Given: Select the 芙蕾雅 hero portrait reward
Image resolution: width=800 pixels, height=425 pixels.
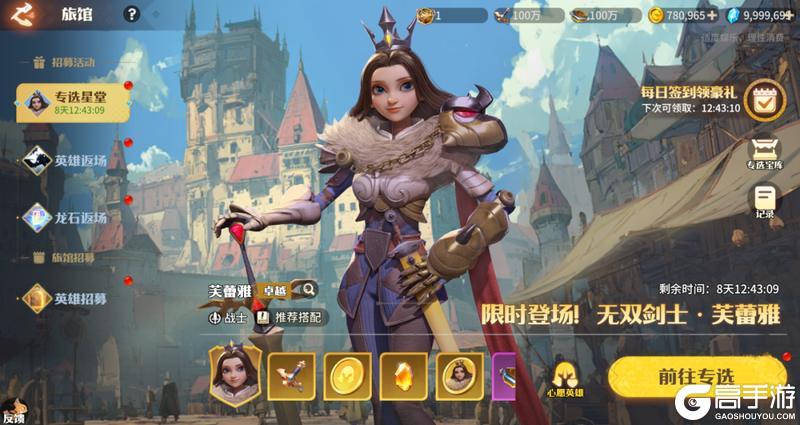Looking at the screenshot, I should 234,373.
